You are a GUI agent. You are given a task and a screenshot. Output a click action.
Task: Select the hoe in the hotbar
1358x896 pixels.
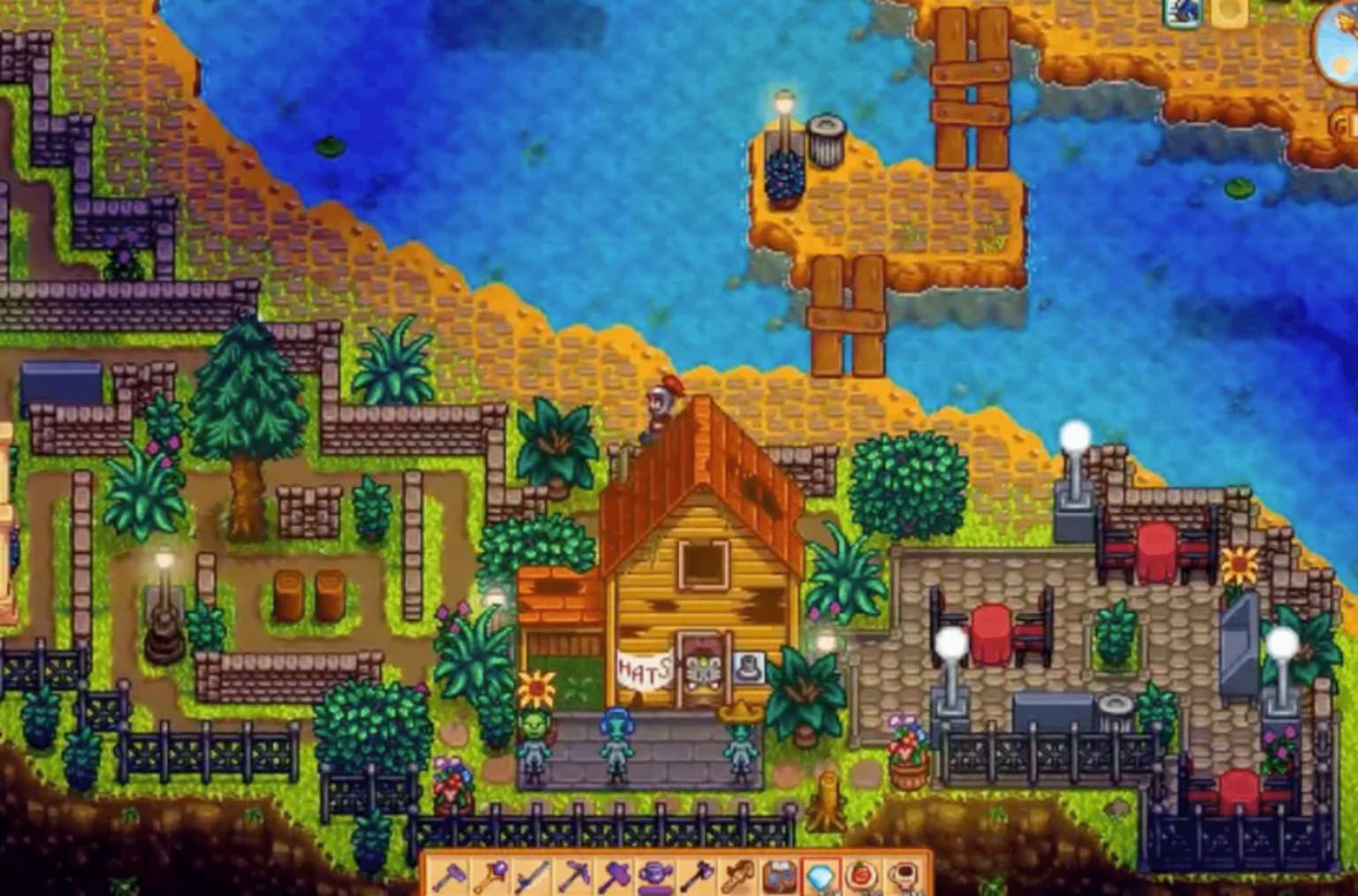(451, 875)
